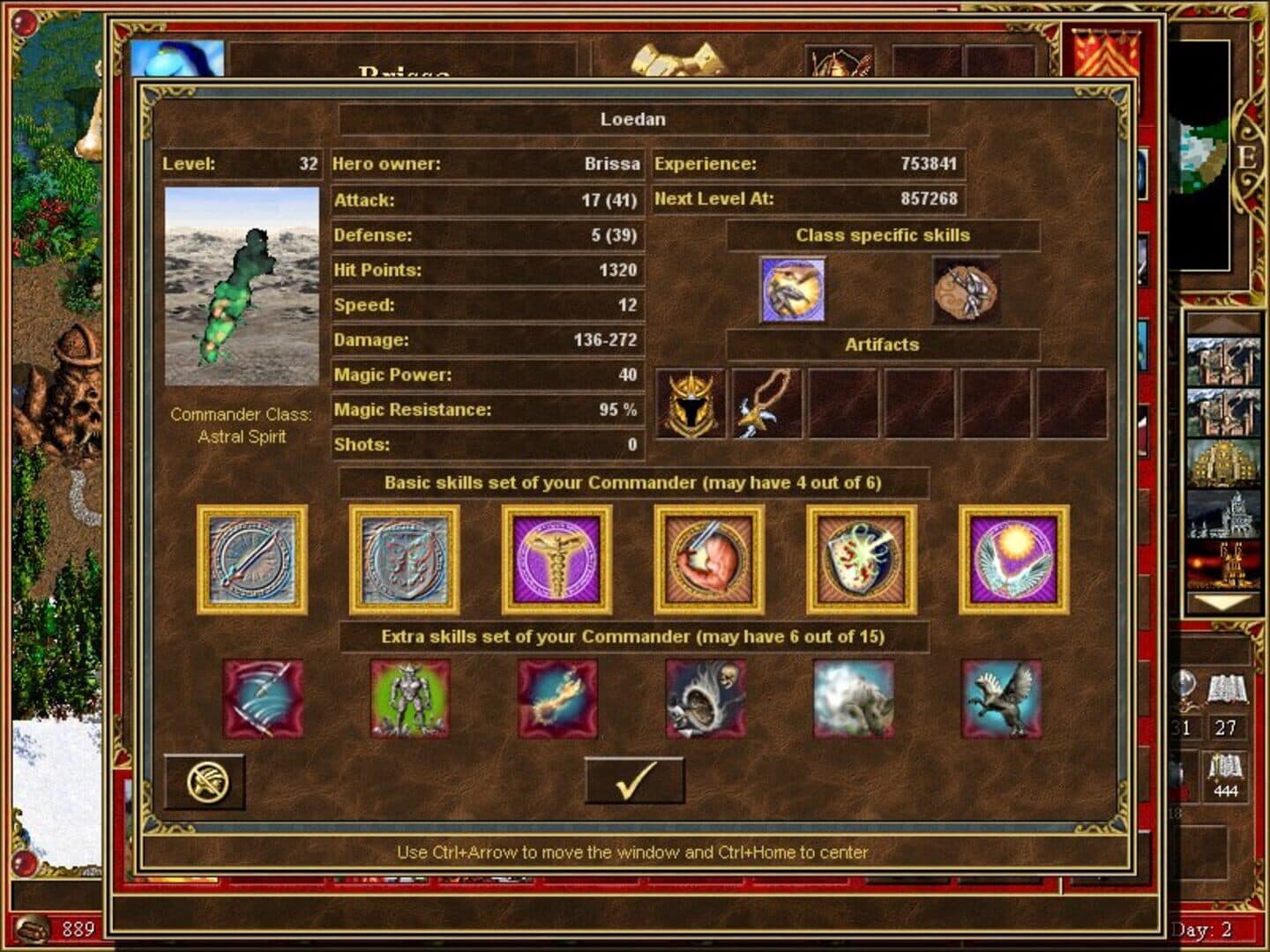Choose the winged sun Speed skill
This screenshot has height=952, width=1270.
pos(1014,560)
